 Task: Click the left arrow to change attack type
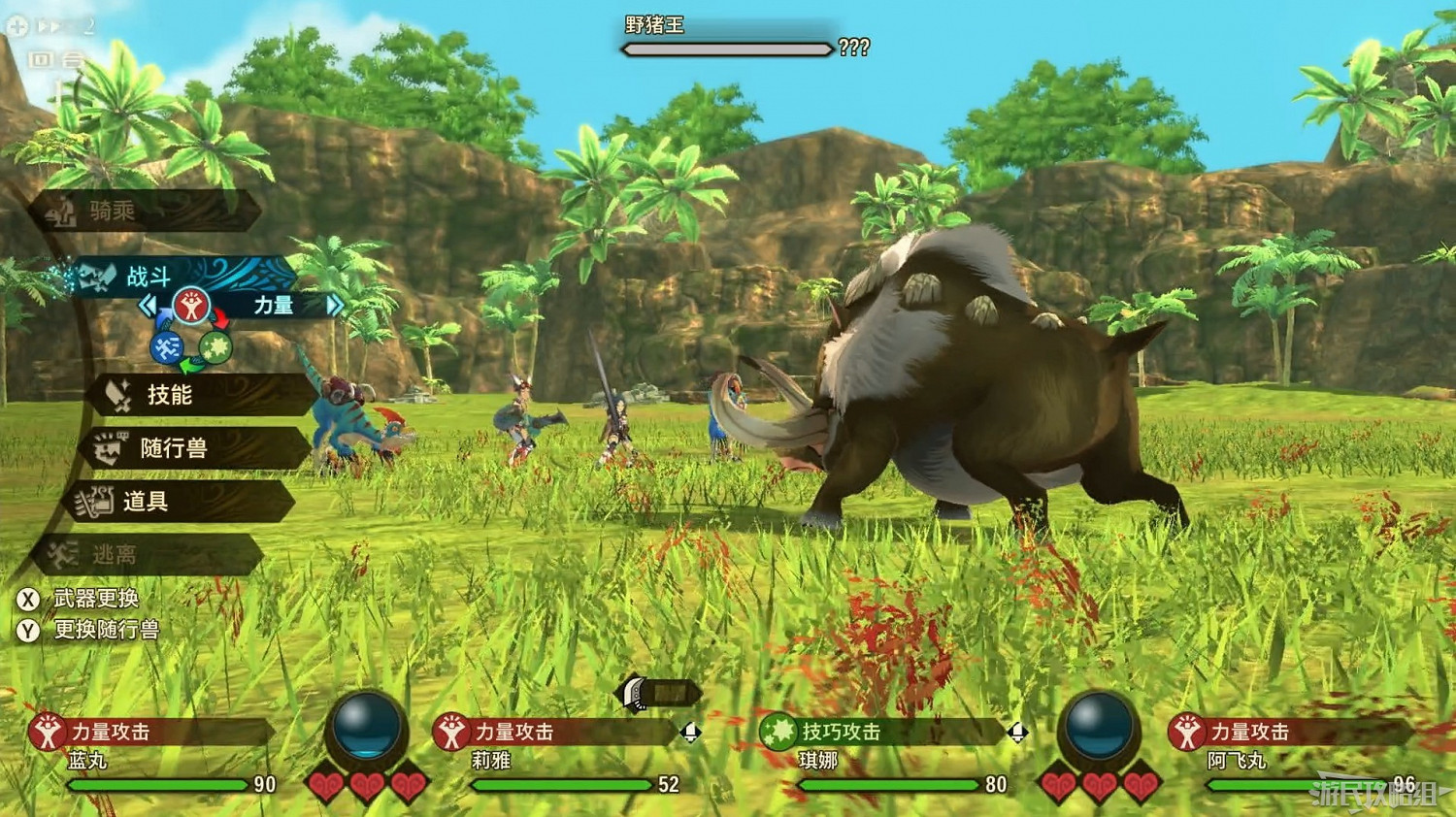pos(148,306)
